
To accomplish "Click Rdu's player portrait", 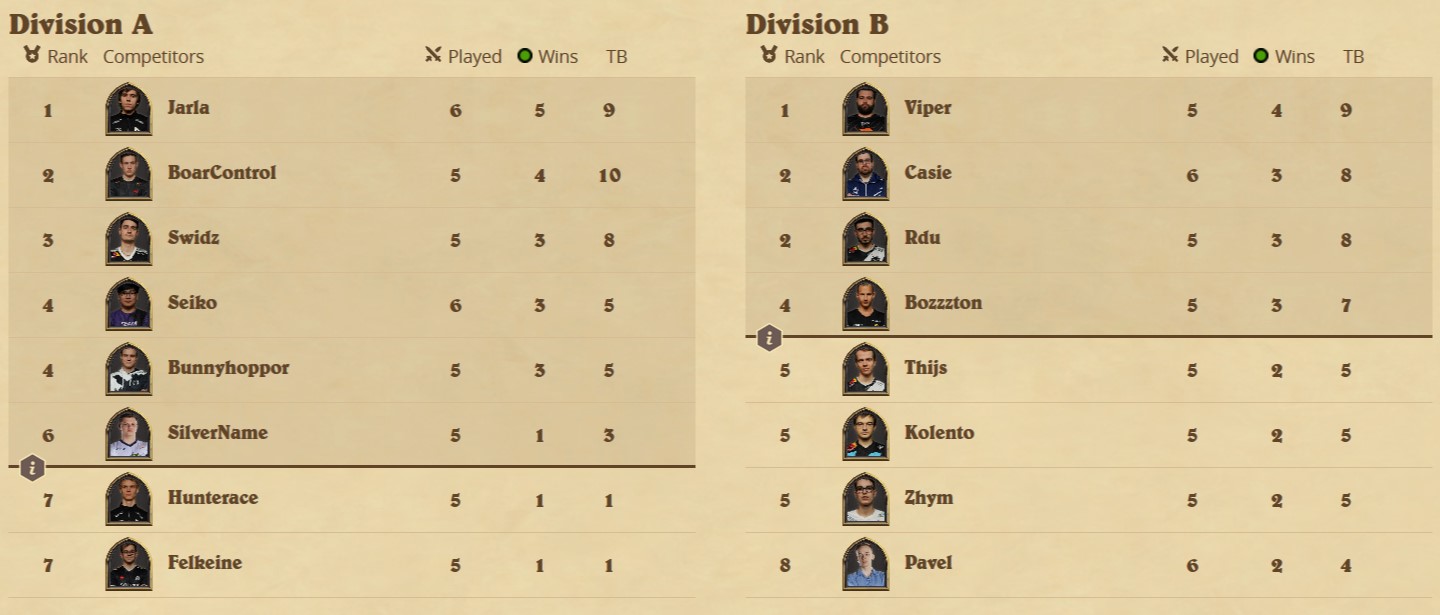I will tap(865, 239).
